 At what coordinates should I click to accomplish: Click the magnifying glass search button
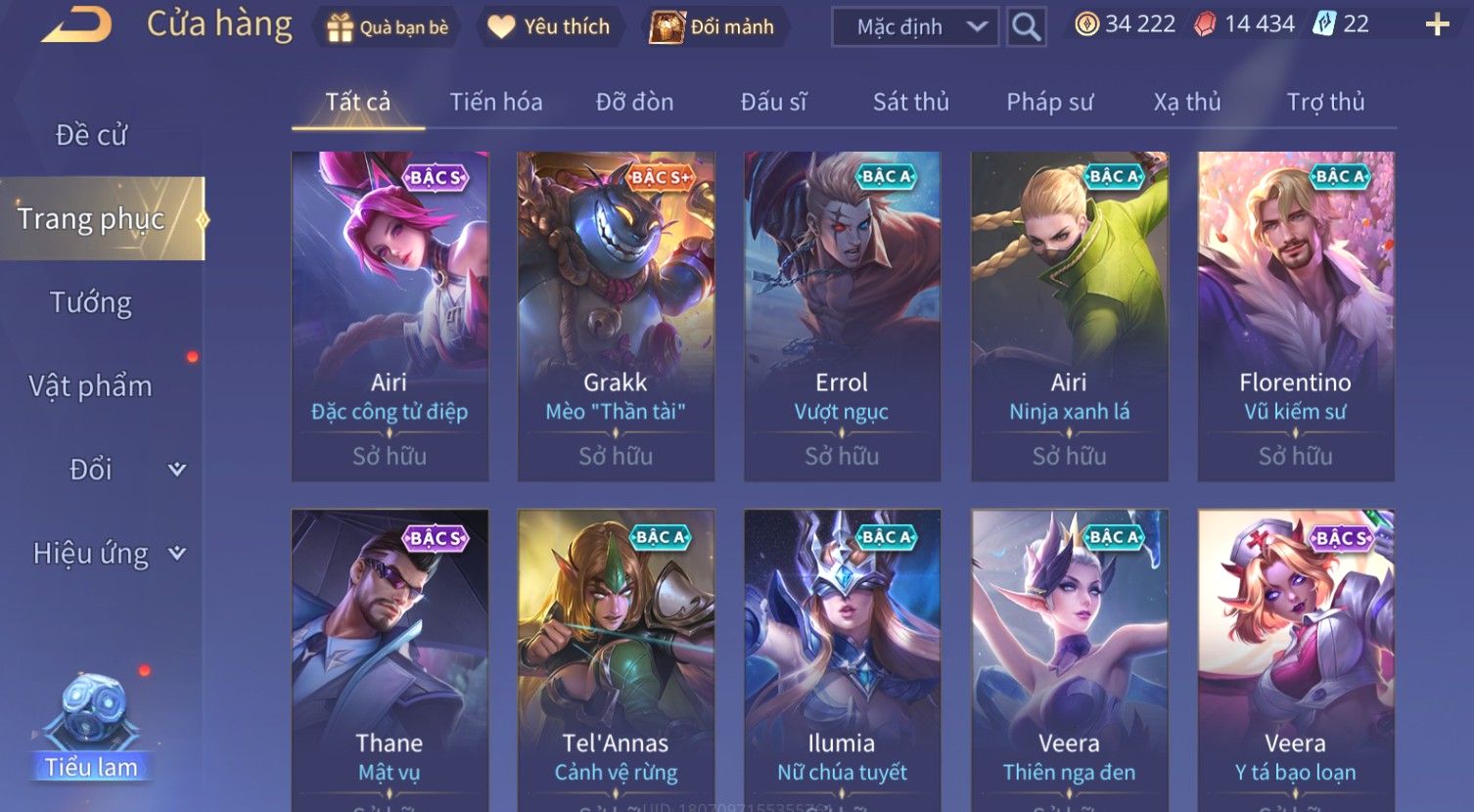(1026, 27)
